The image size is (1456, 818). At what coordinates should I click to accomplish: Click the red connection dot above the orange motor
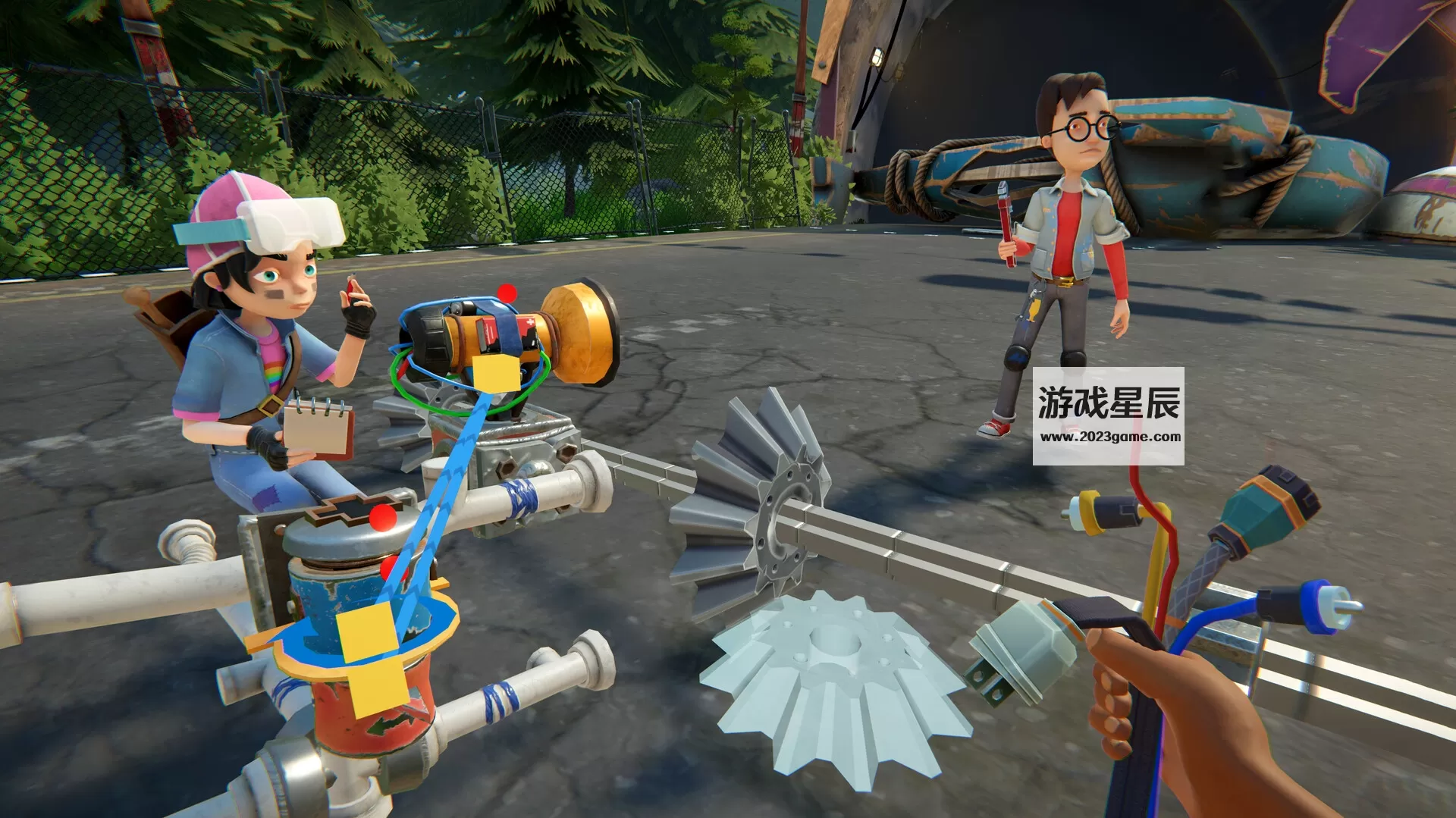point(507,293)
